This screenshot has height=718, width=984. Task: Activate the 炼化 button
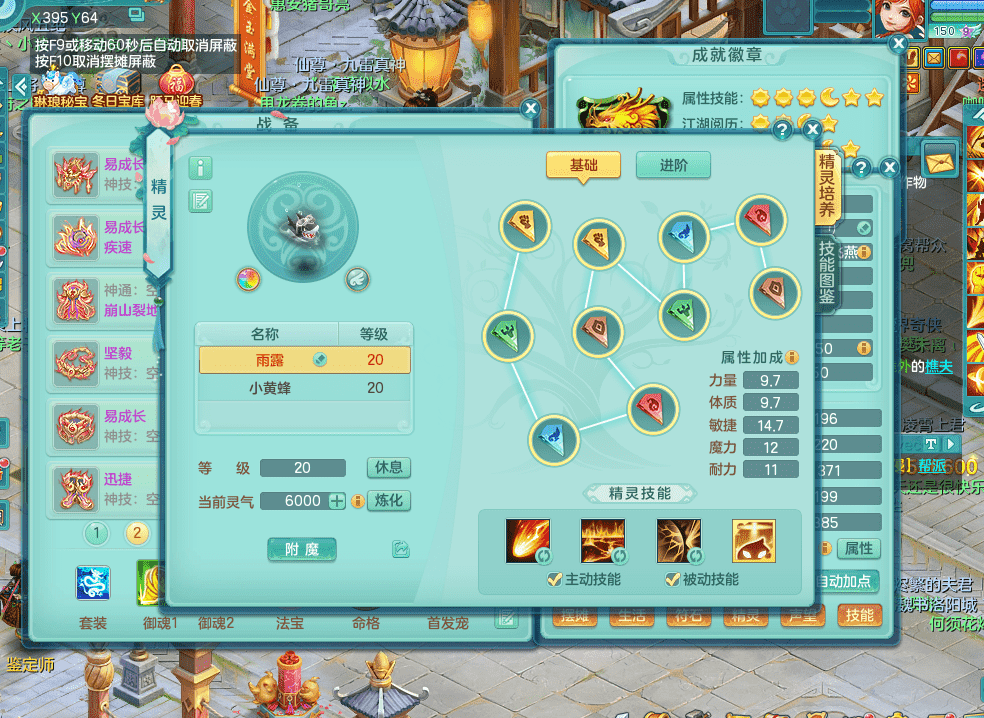pos(388,501)
